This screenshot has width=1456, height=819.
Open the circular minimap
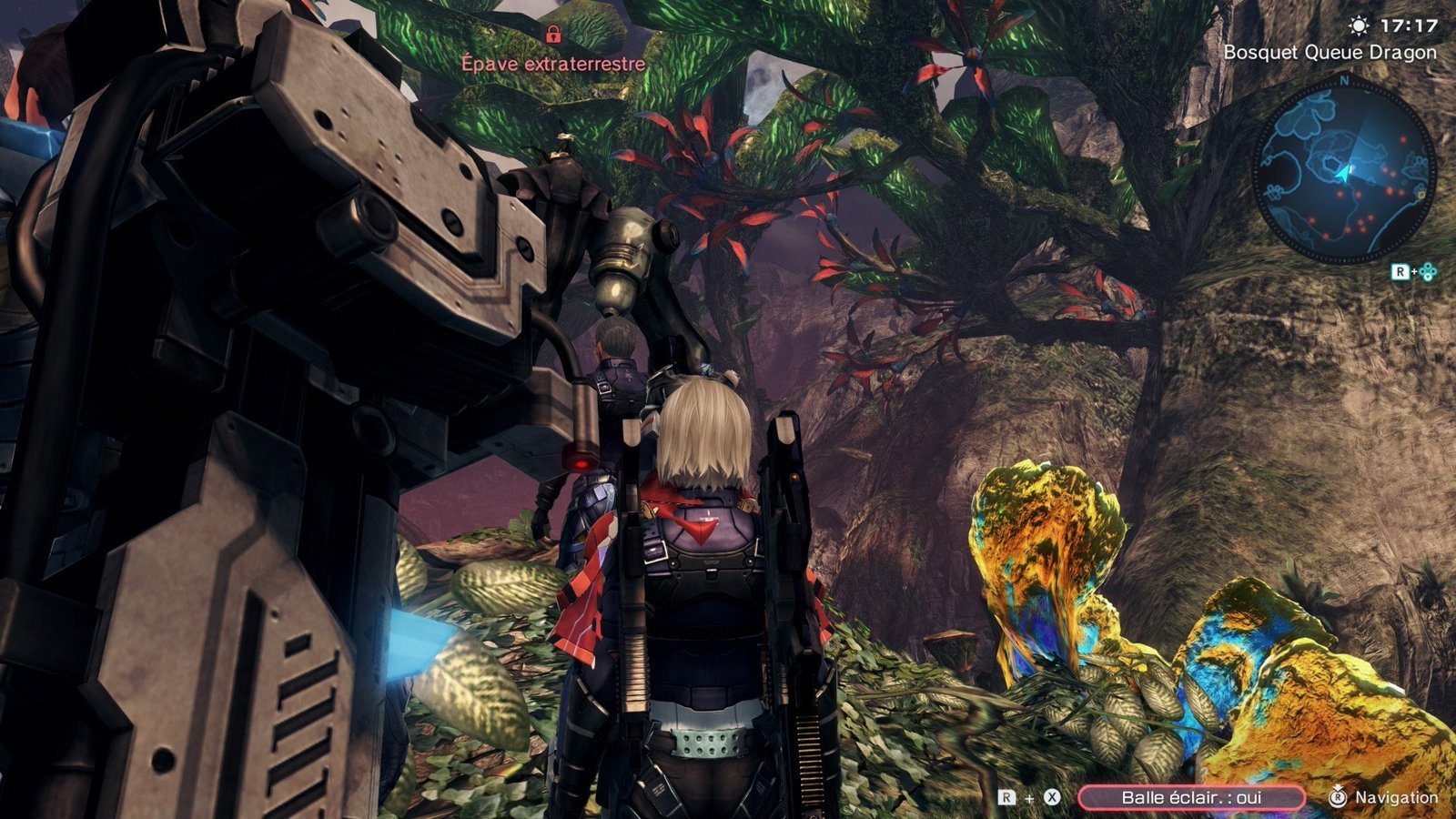[x=1344, y=170]
